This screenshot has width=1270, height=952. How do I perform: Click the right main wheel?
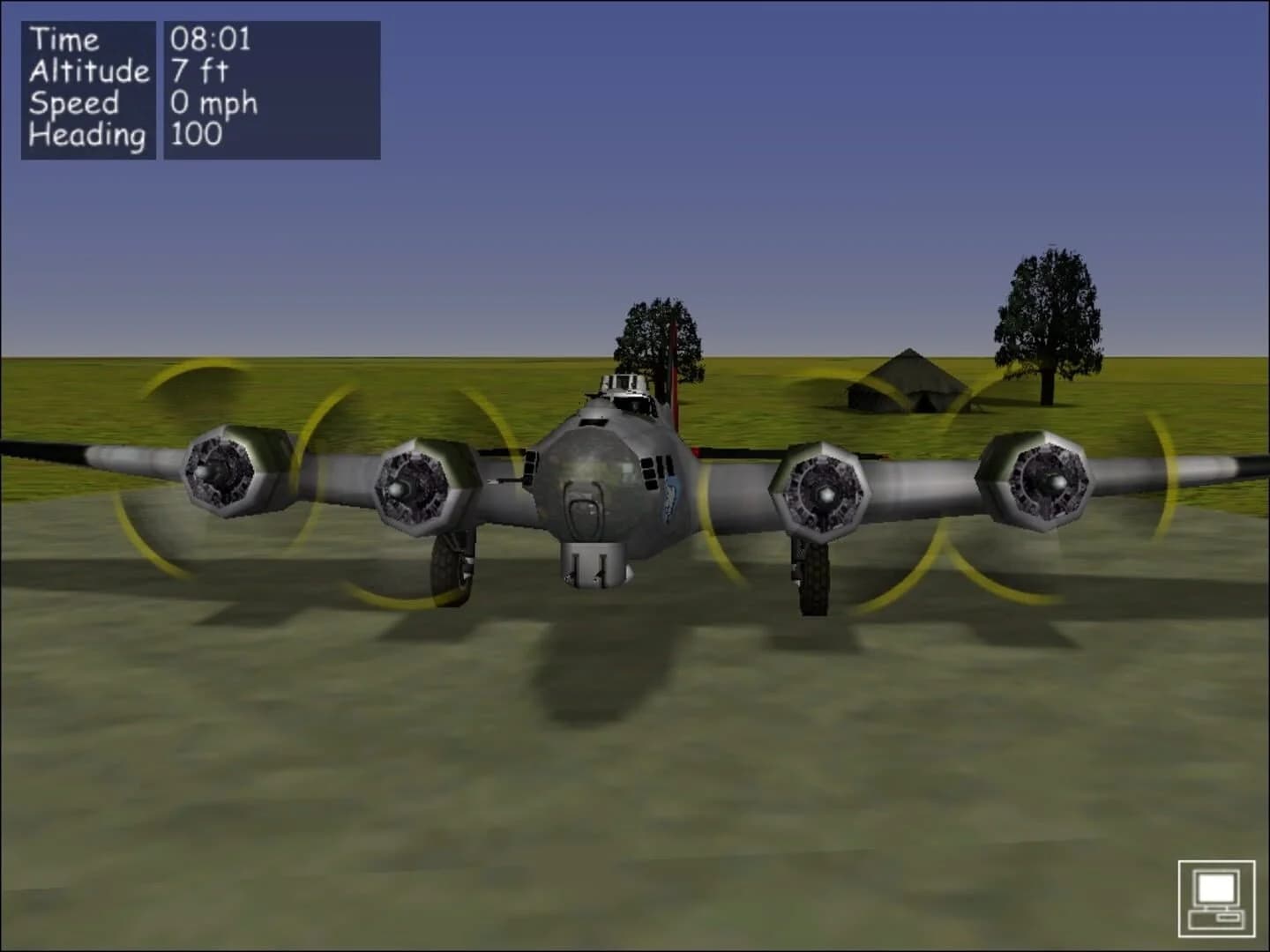point(813,577)
